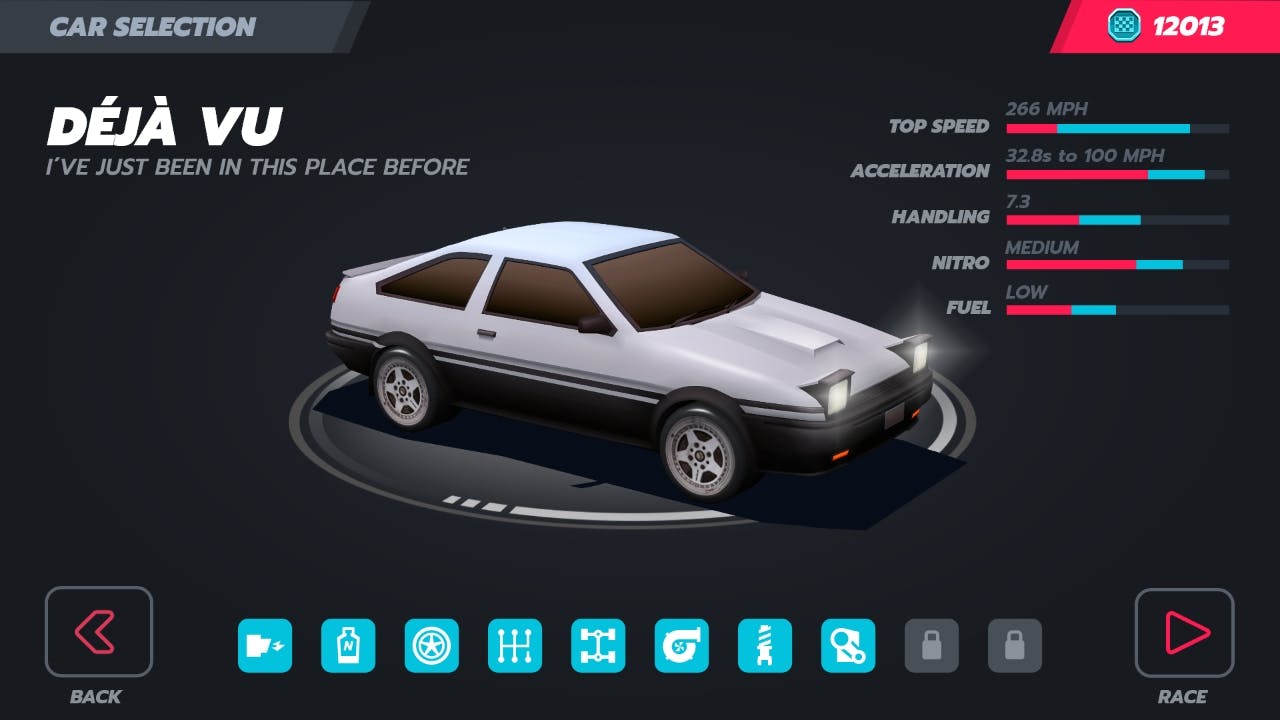The width and height of the screenshot is (1280, 720).
Task: Open the gearbox shifter upgrade
Action: tap(515, 646)
